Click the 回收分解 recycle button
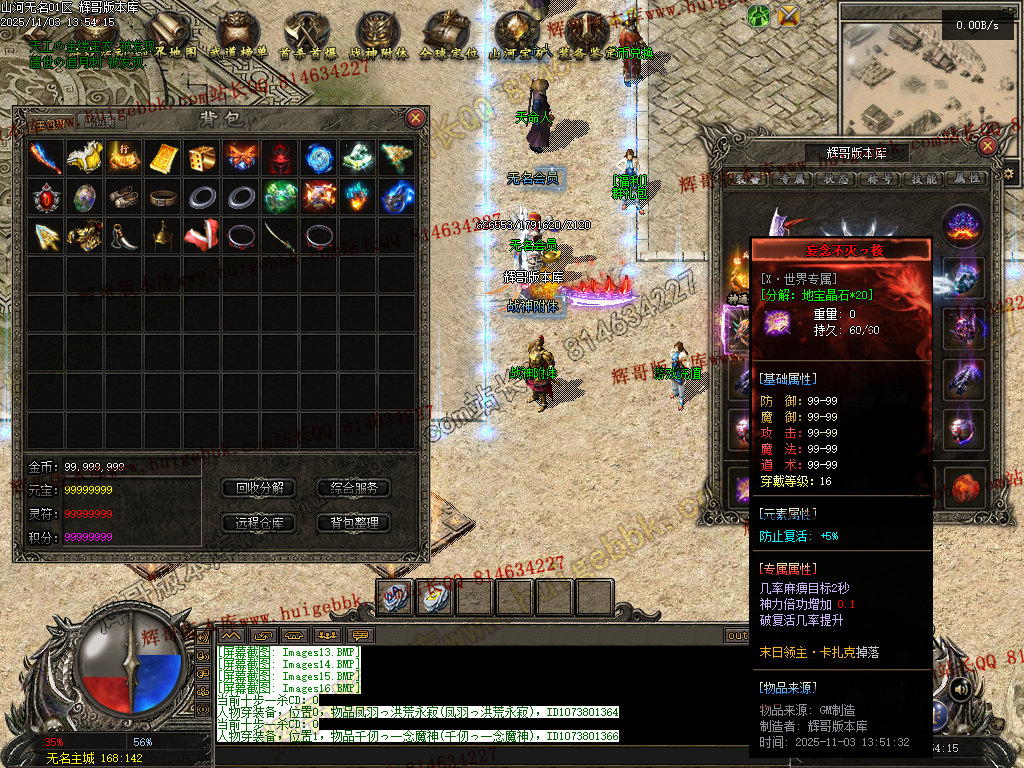 pos(260,488)
